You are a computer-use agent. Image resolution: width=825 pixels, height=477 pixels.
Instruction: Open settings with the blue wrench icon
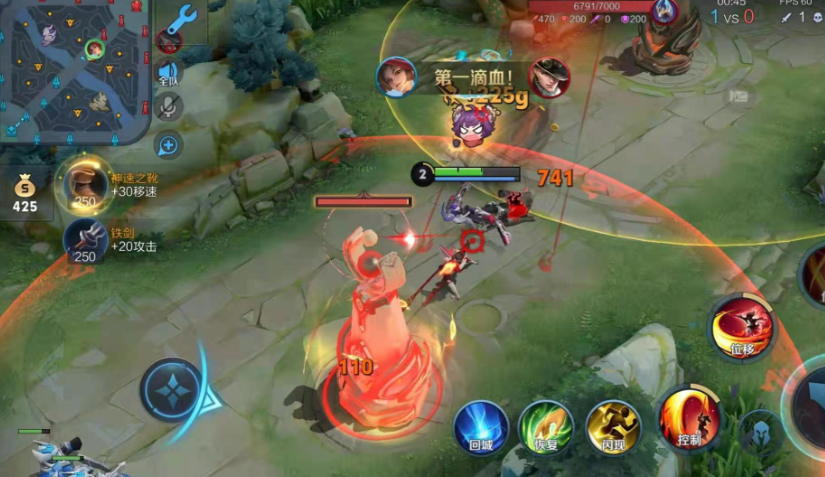181,18
